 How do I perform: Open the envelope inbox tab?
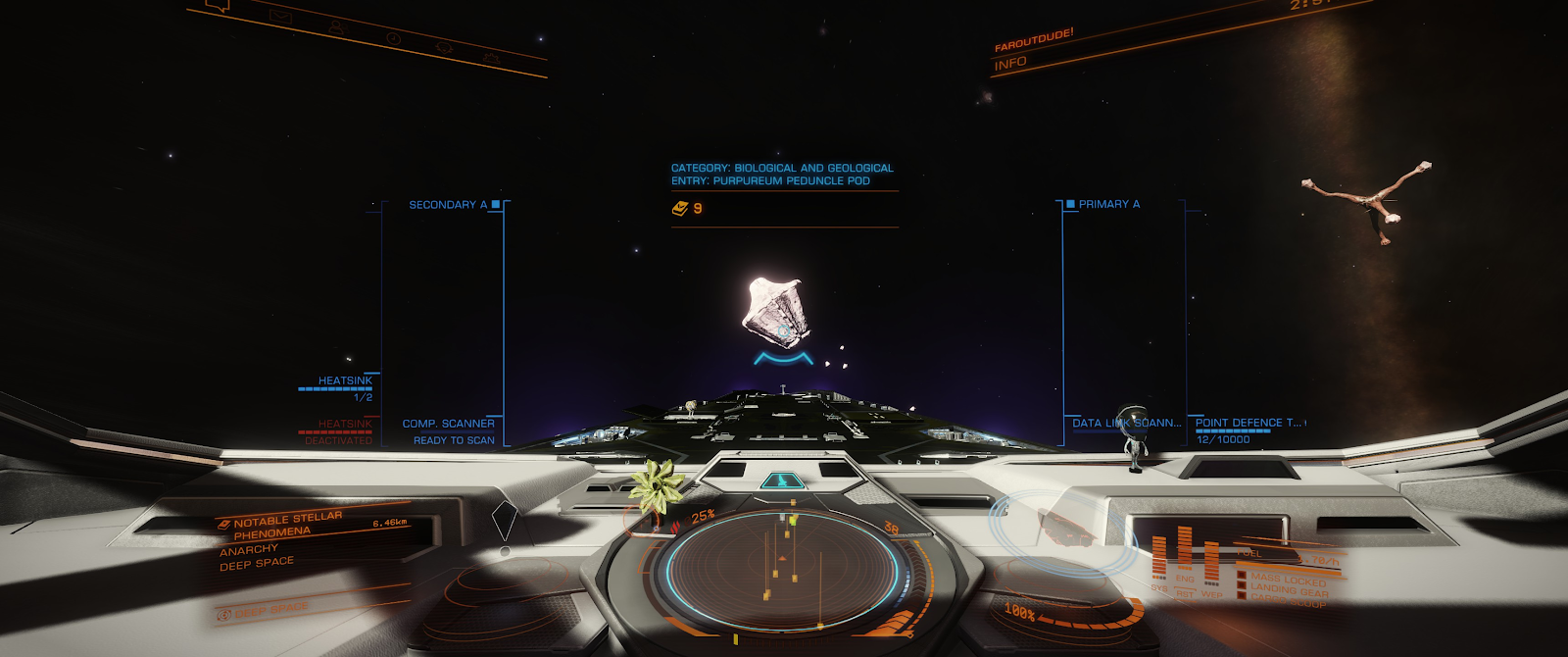280,17
